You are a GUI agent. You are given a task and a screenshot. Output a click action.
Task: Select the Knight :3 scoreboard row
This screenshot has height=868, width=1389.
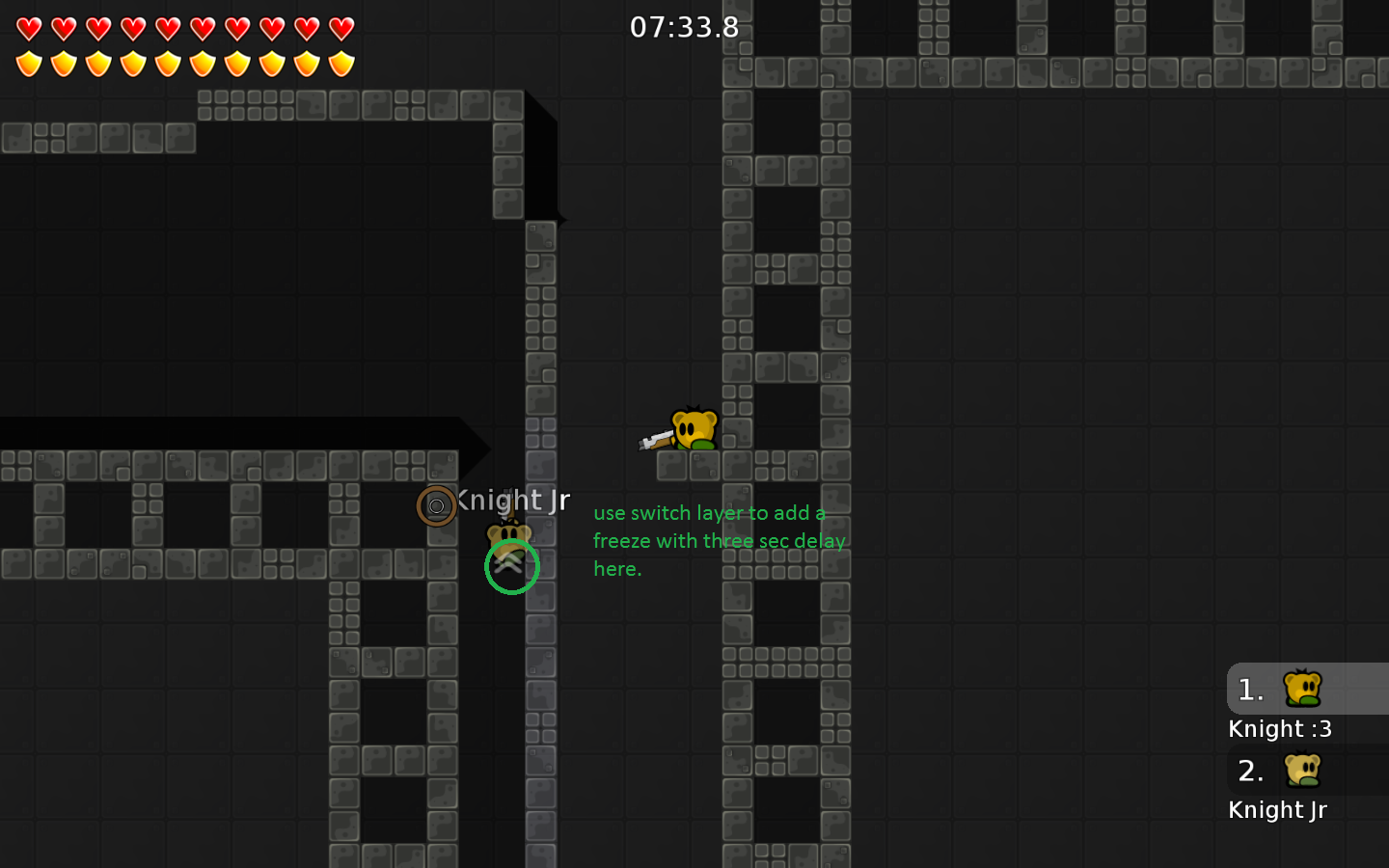[x=1279, y=728]
